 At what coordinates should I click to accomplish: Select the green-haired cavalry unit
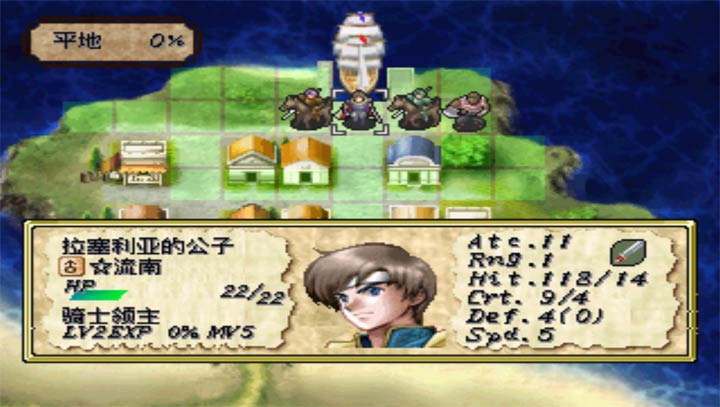click(411, 108)
